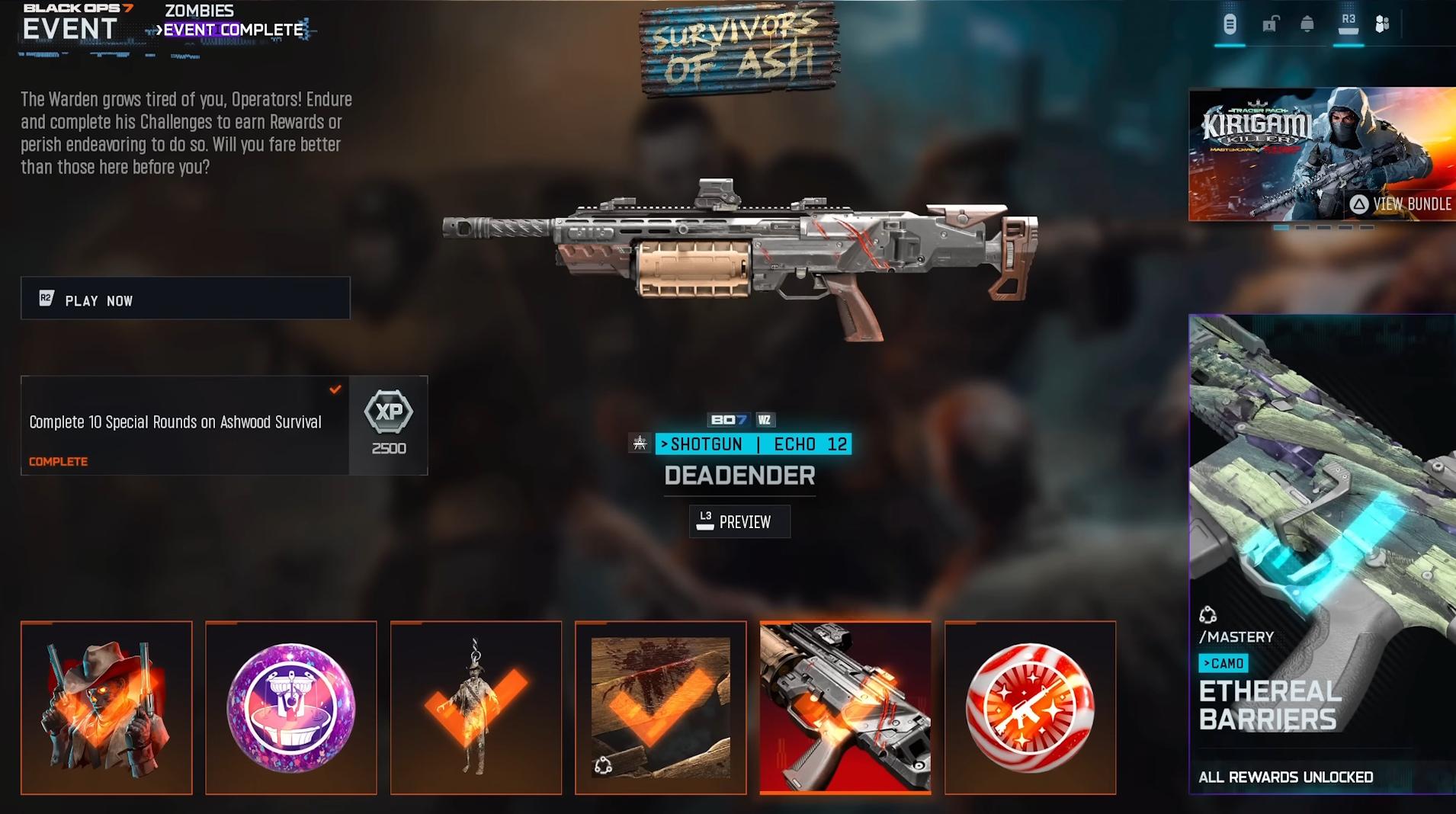The width and height of the screenshot is (1456, 814).
Task: Open the Kirigami Killer bundle banner
Action: pyautogui.click(x=1322, y=155)
